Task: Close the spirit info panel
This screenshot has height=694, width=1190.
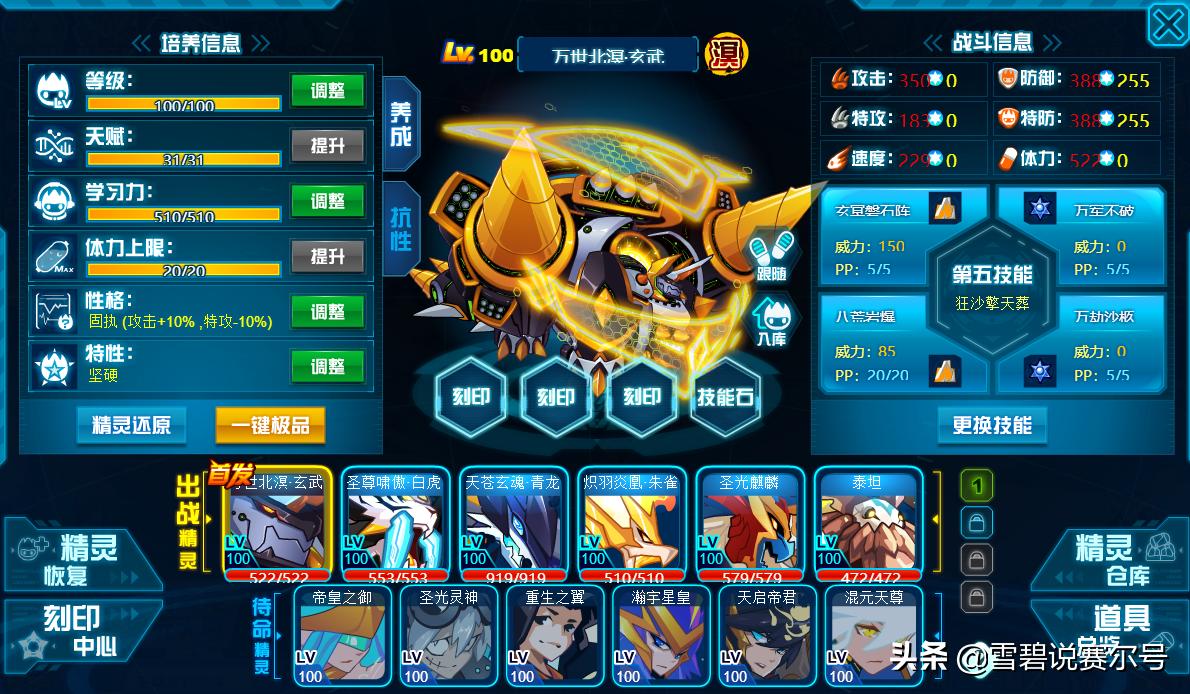Action: click(x=1167, y=24)
